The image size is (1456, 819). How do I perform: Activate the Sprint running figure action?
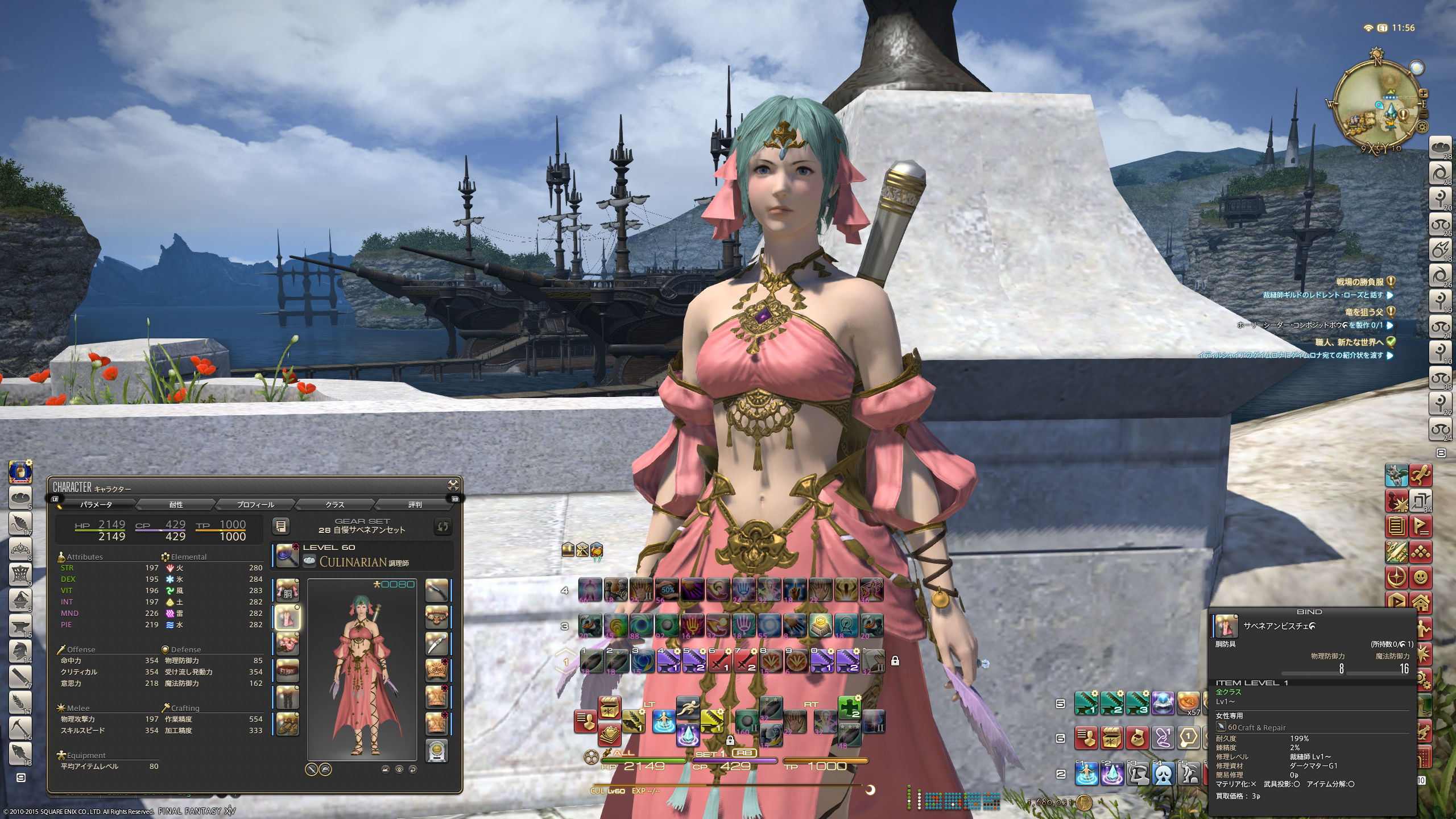688,708
